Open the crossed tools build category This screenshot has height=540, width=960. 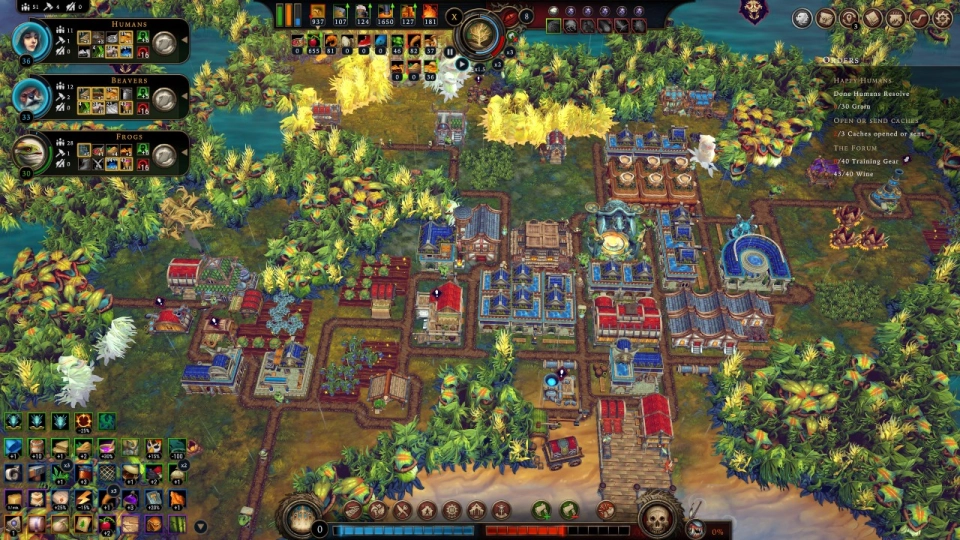point(403,510)
